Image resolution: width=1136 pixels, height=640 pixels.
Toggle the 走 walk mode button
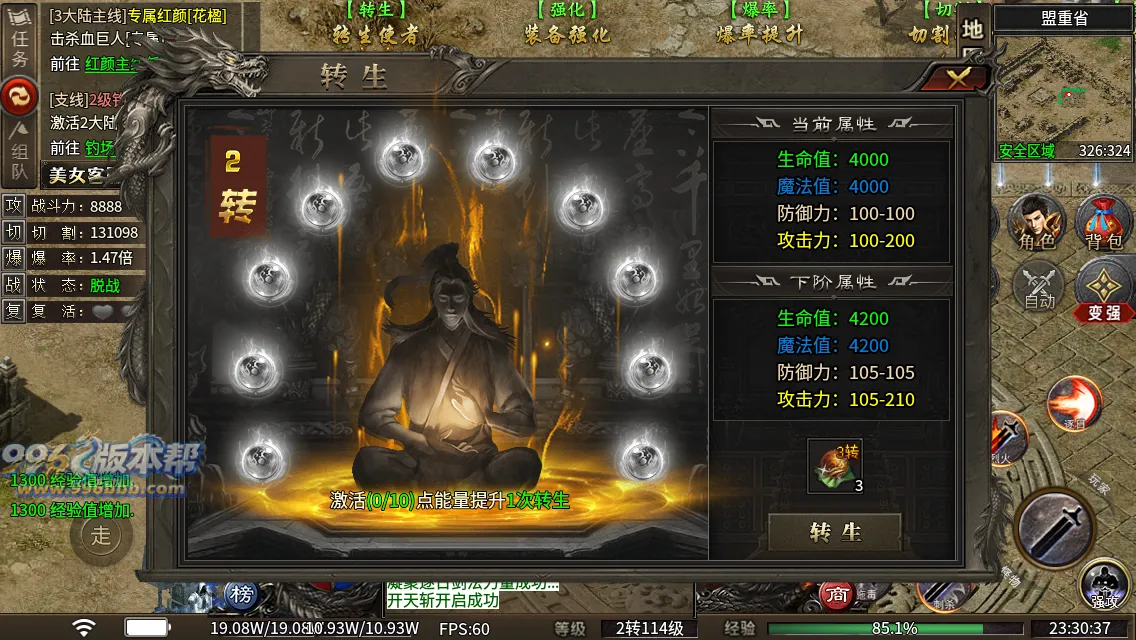point(101,535)
